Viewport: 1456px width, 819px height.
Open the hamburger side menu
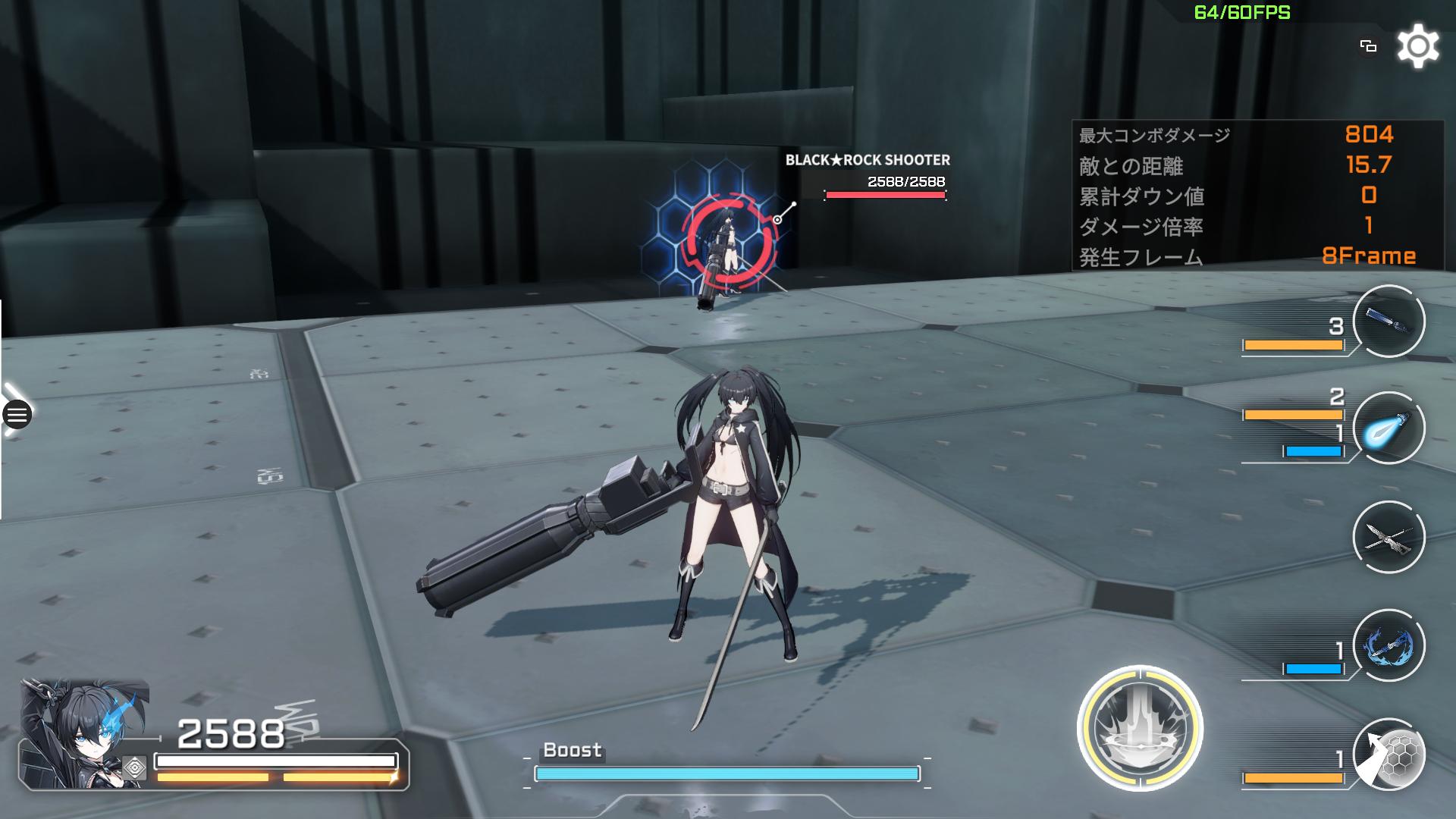click(x=17, y=415)
